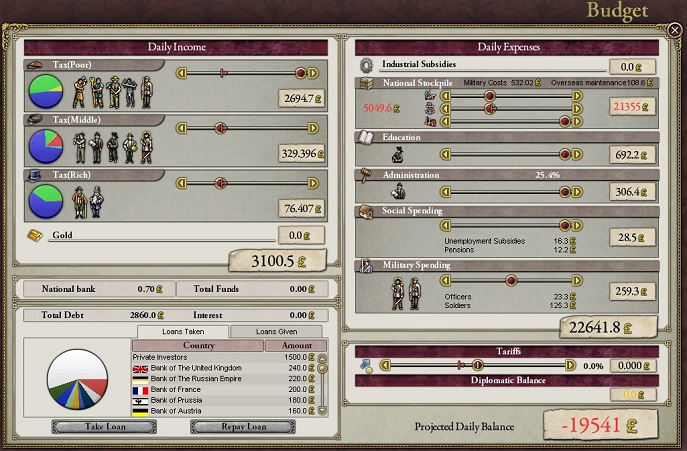Switch to the Loans Given tab
This screenshot has height=451, width=687.
pyautogui.click(x=276, y=332)
